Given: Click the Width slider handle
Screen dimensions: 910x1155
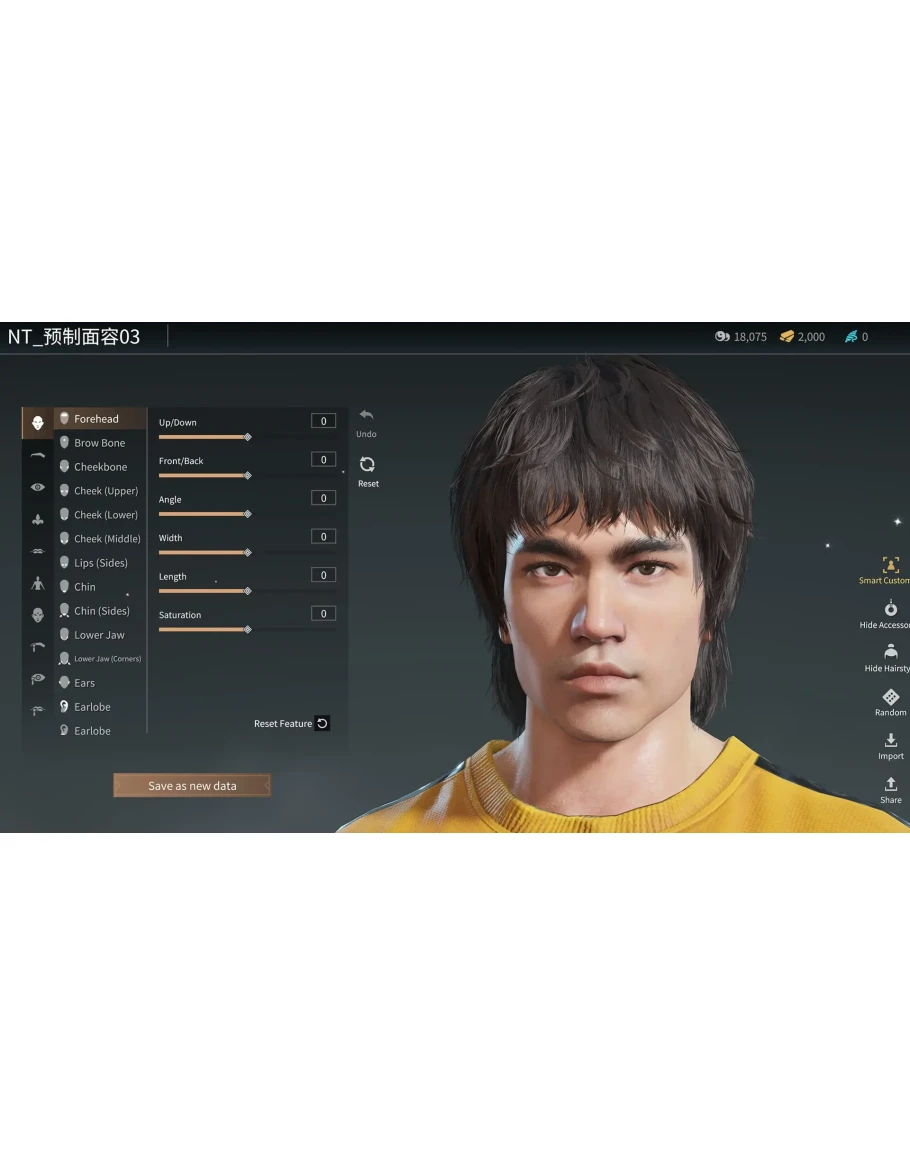Looking at the screenshot, I should tap(248, 552).
